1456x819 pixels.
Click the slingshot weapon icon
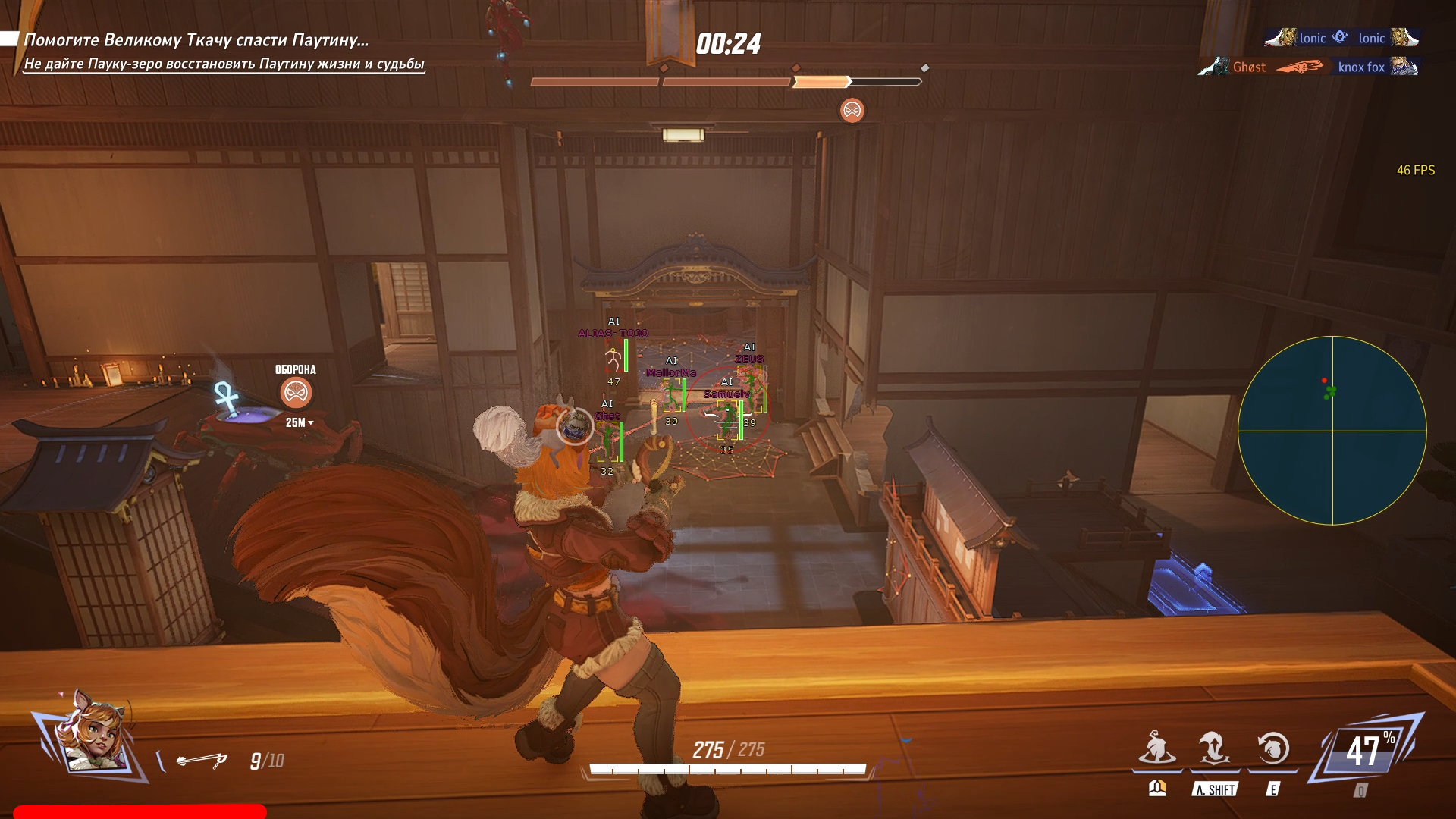(x=202, y=760)
